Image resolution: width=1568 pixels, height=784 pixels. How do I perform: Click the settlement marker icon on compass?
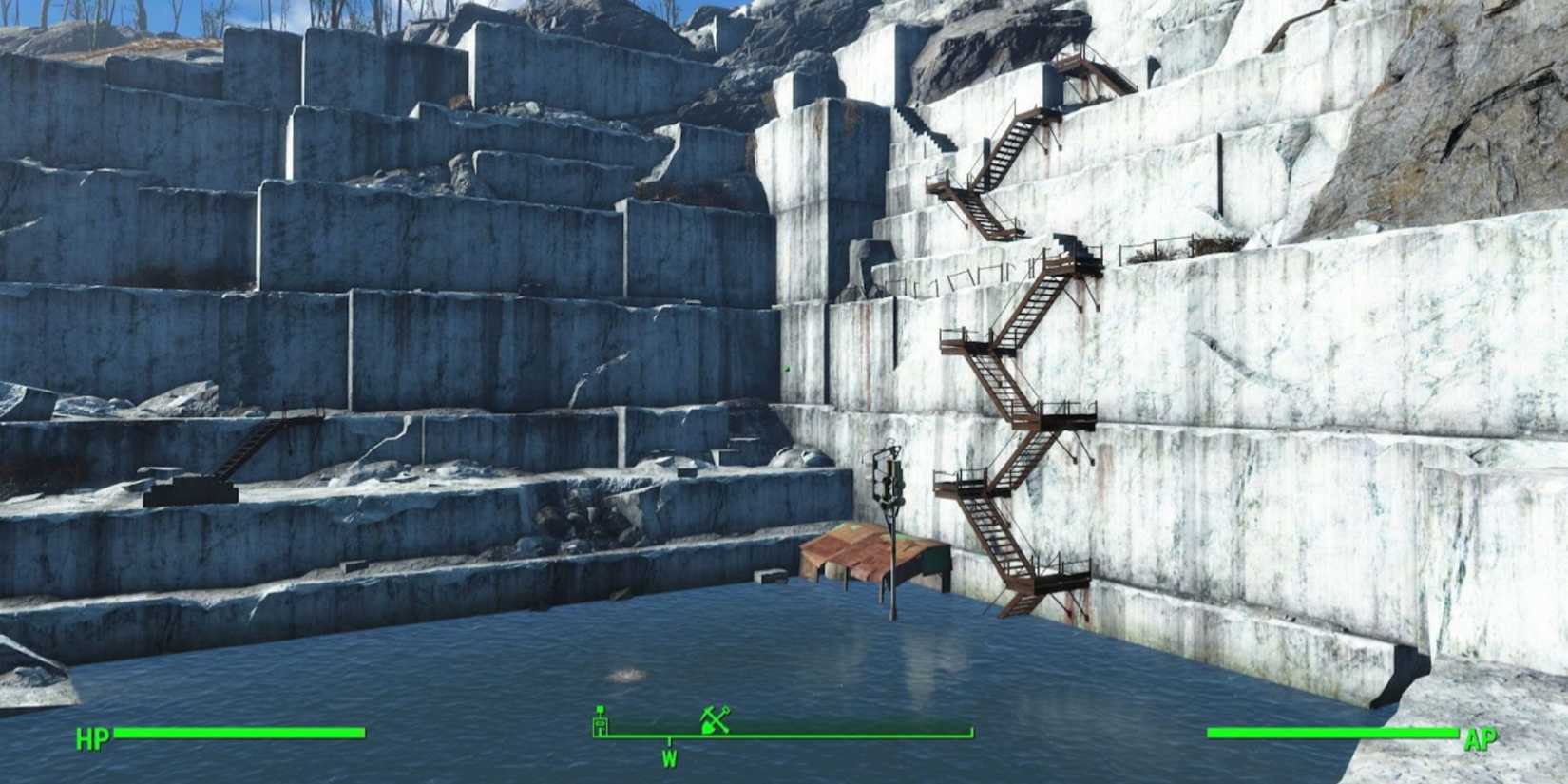pyautogui.click(x=601, y=722)
